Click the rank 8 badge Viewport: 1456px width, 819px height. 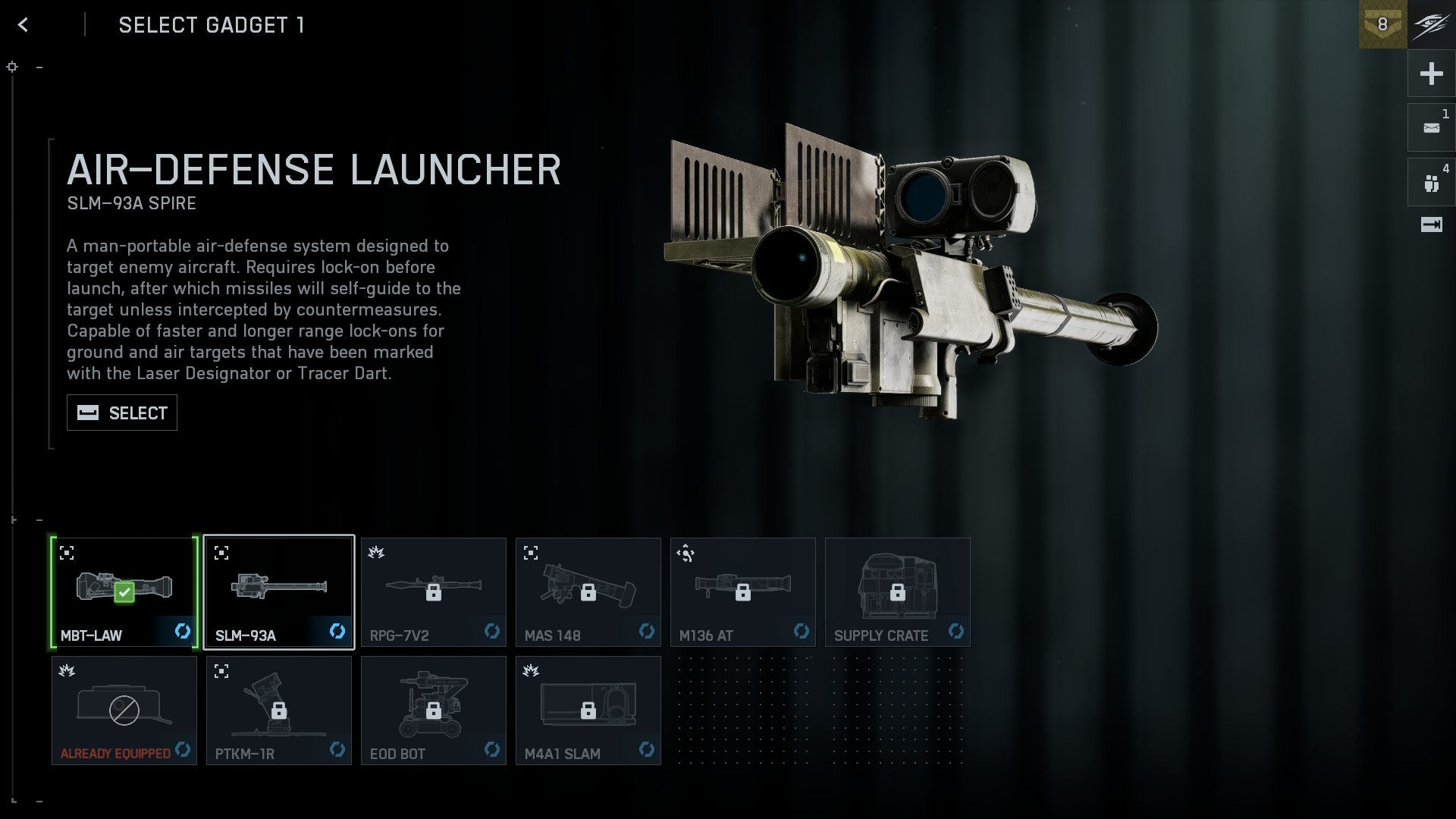point(1382,24)
